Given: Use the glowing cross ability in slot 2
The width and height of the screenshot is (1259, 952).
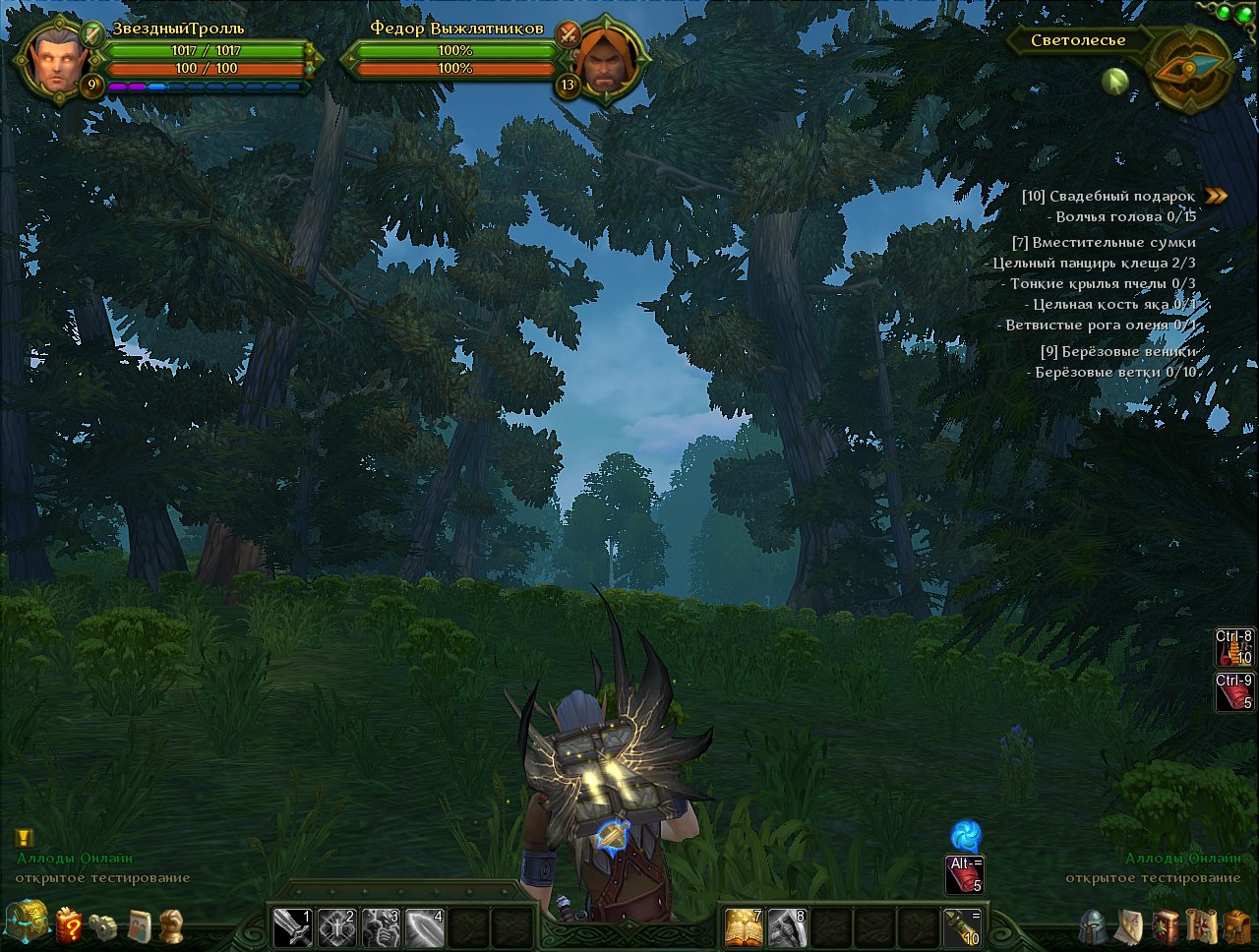Looking at the screenshot, I should click(337, 926).
